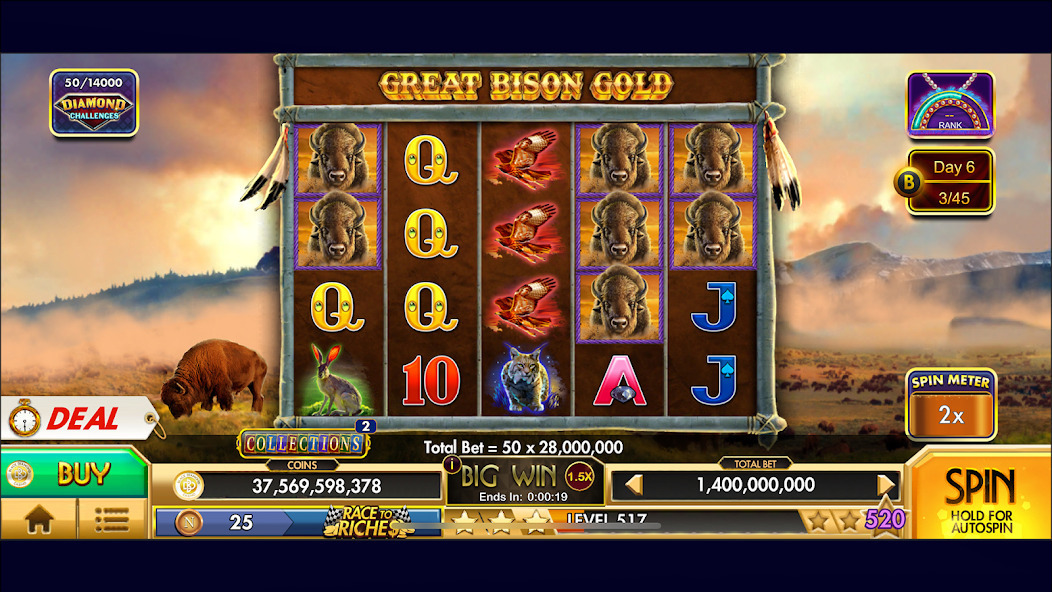Open the Day 6 bonus tracker

tap(951, 182)
